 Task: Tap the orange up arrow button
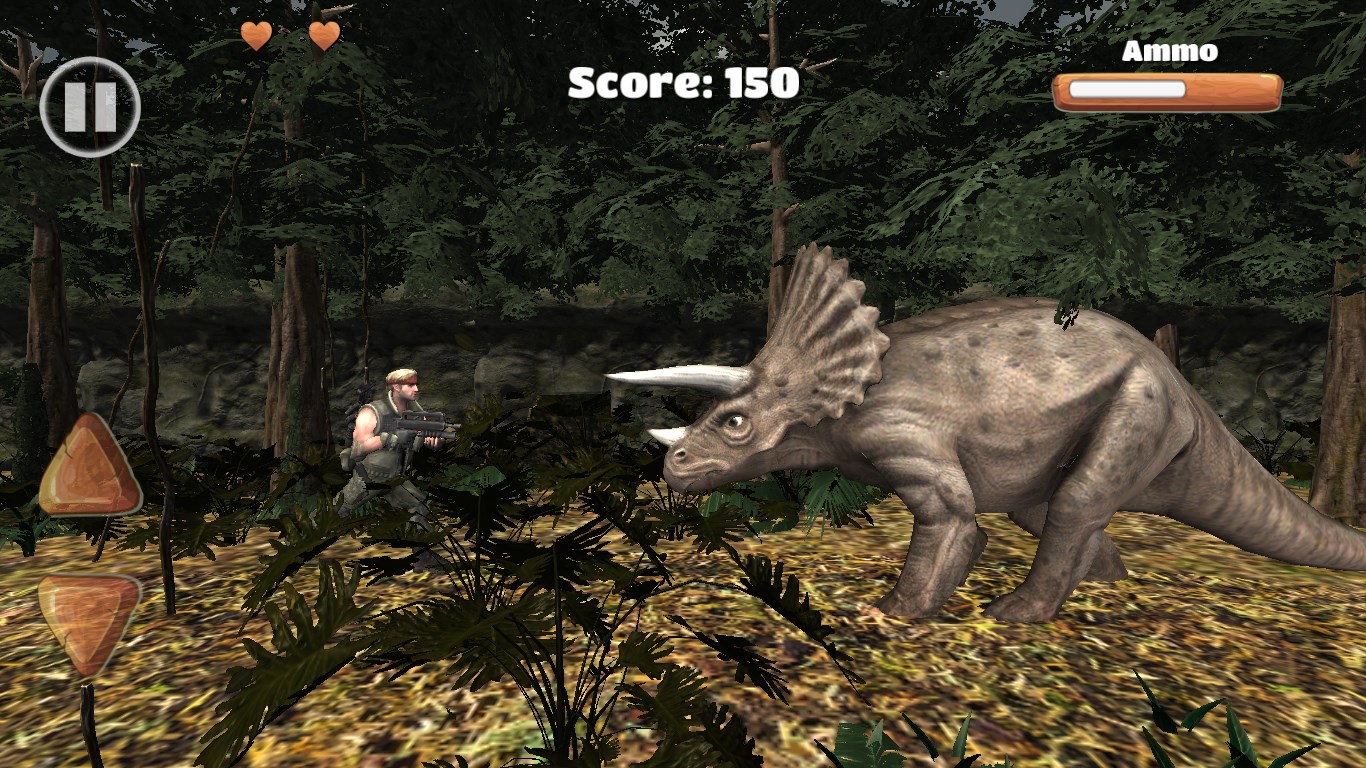click(x=90, y=470)
